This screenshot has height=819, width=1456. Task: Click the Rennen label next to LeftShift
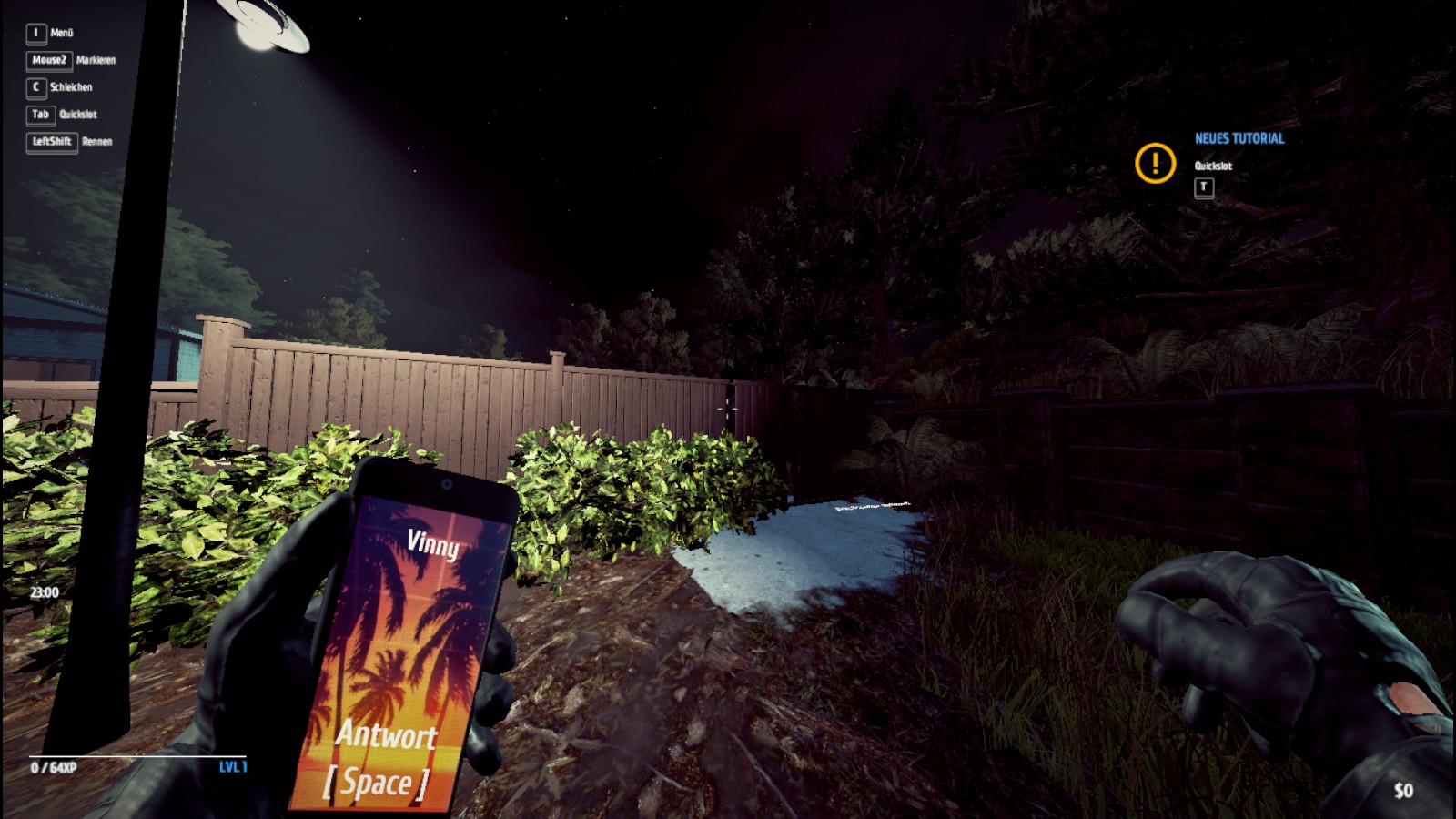tap(98, 142)
